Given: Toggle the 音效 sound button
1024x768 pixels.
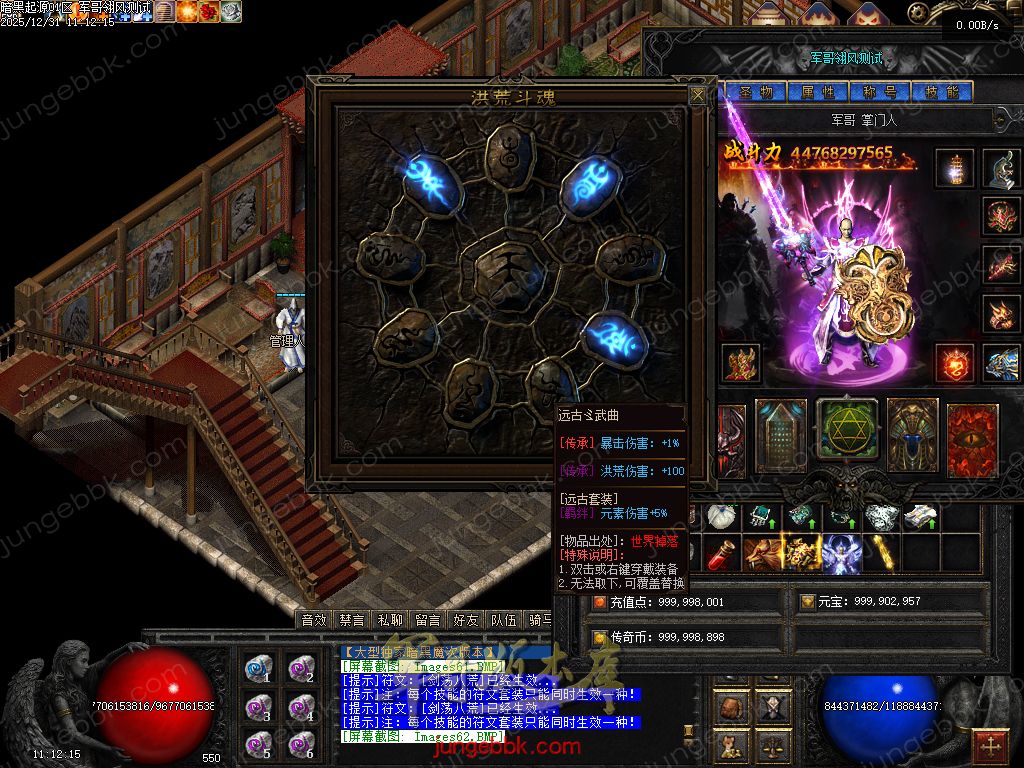Looking at the screenshot, I should coord(315,621).
